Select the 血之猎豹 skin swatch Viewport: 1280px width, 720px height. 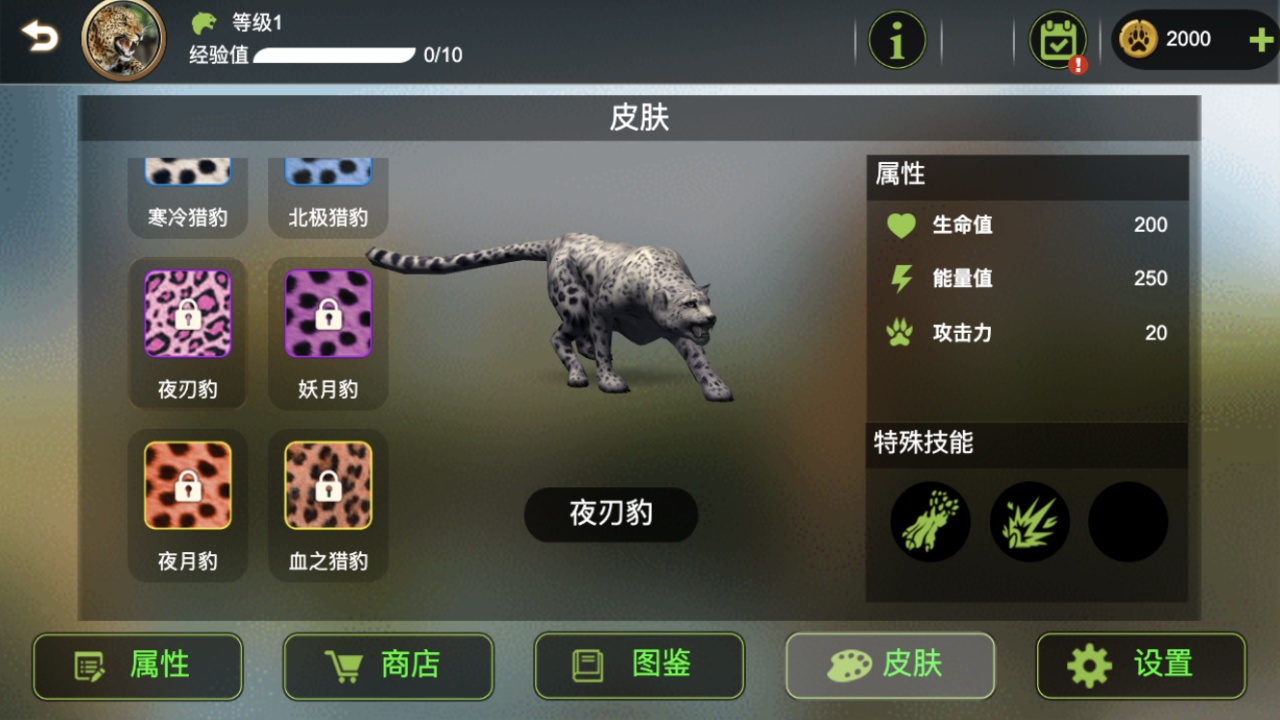[327, 485]
